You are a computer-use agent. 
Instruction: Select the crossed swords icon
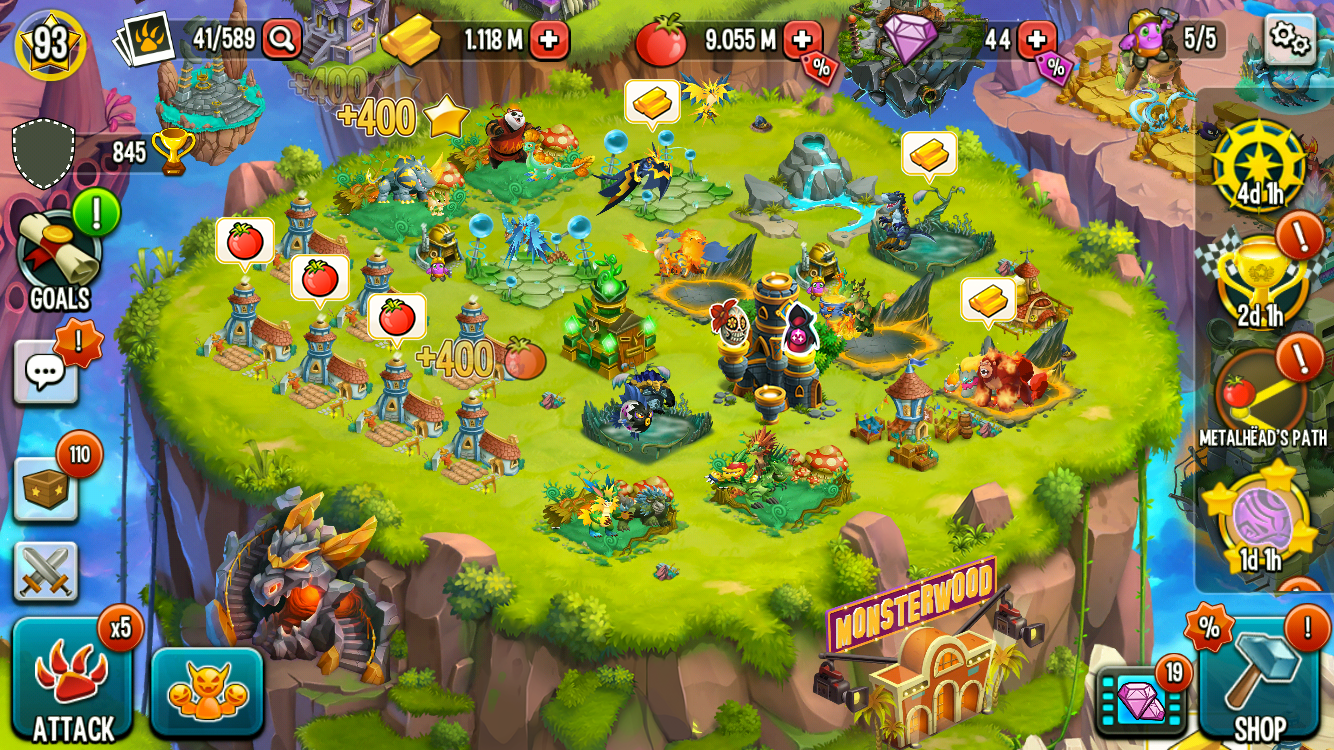[46, 572]
